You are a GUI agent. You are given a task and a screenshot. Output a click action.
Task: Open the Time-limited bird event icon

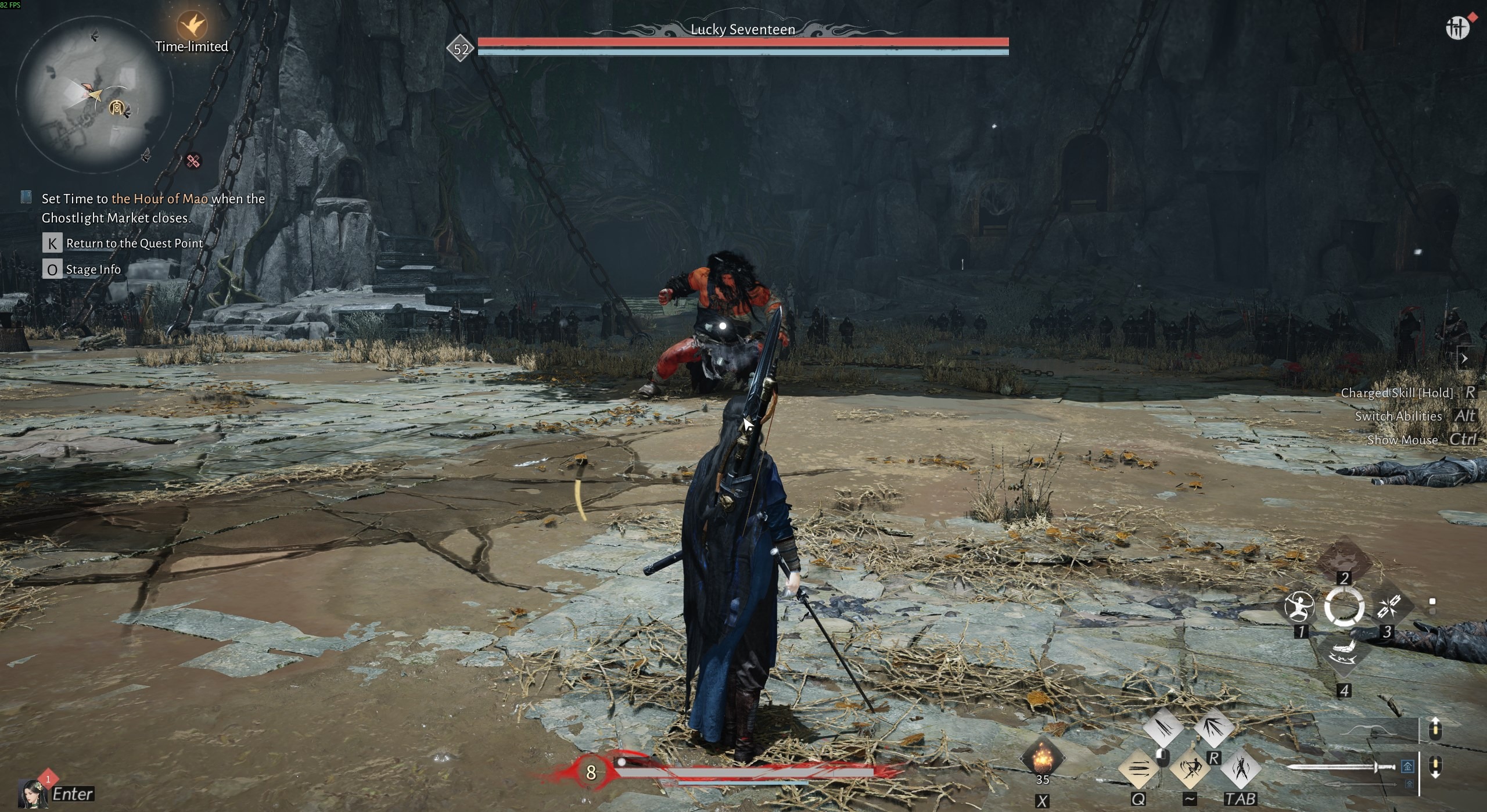[192, 26]
